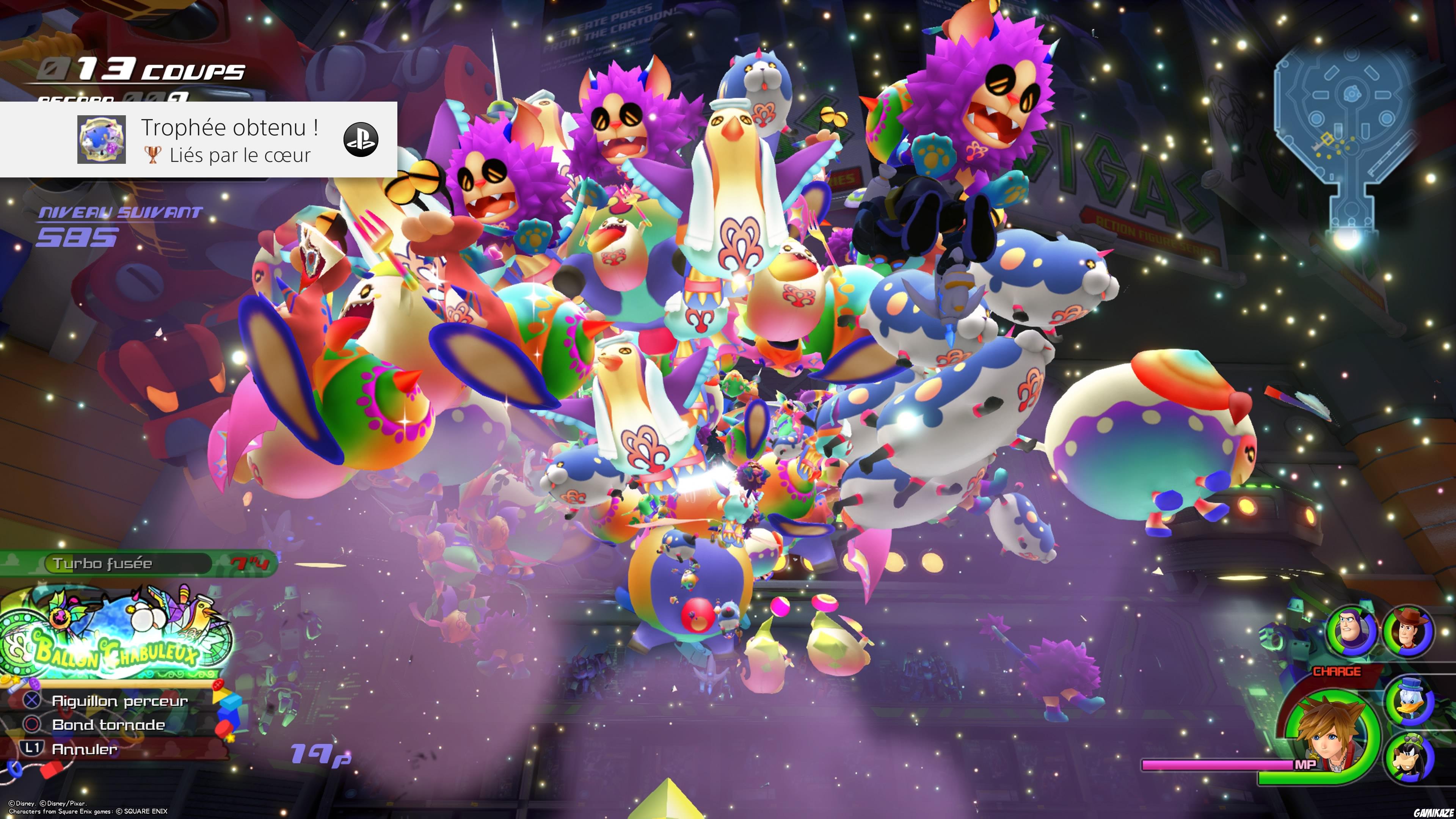1456x819 pixels.
Task: Click the trophy artwork thumbnail in the notification
Action: pyautogui.click(x=102, y=140)
